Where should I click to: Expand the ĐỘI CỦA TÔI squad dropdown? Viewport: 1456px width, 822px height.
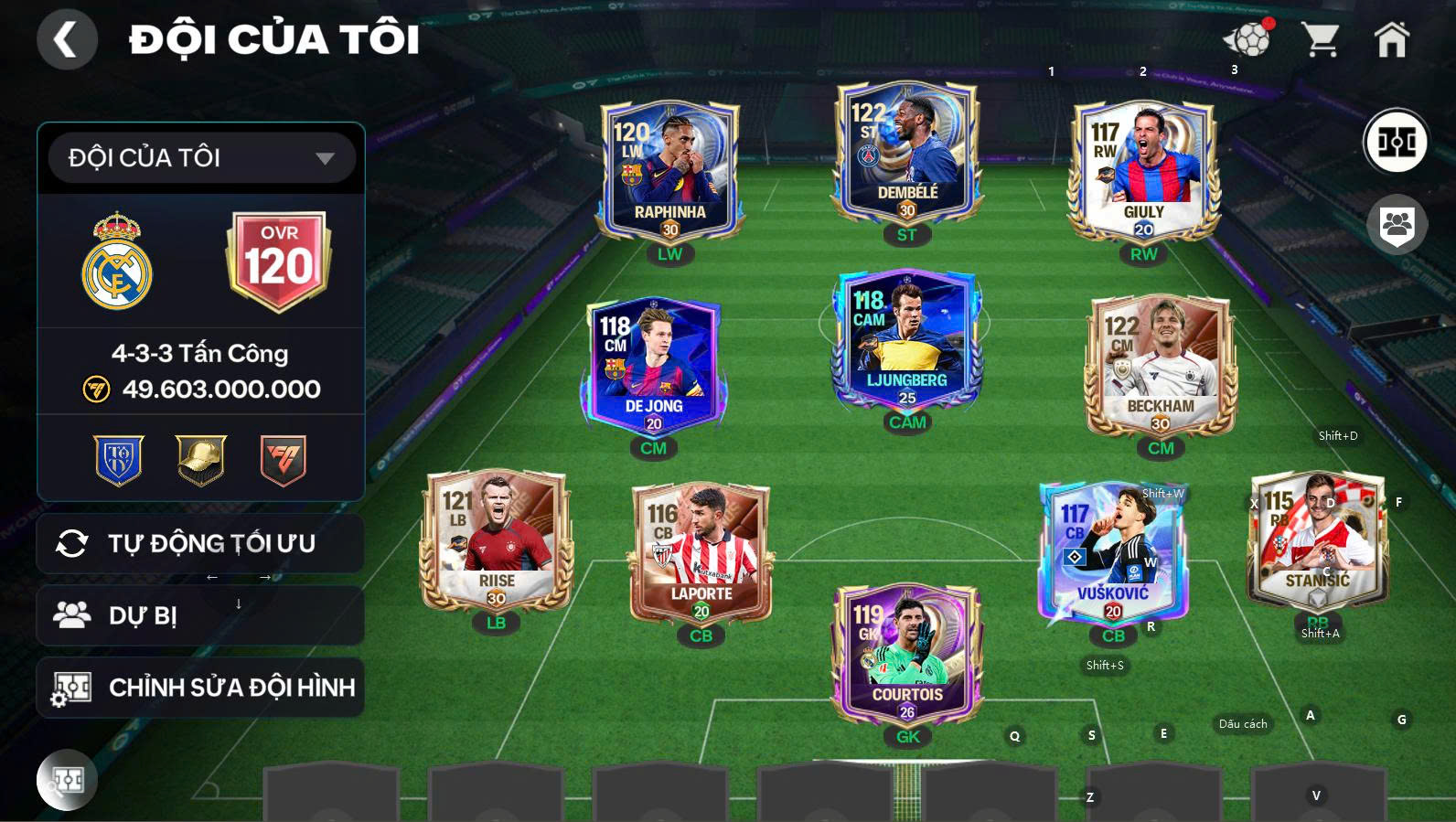click(x=201, y=156)
